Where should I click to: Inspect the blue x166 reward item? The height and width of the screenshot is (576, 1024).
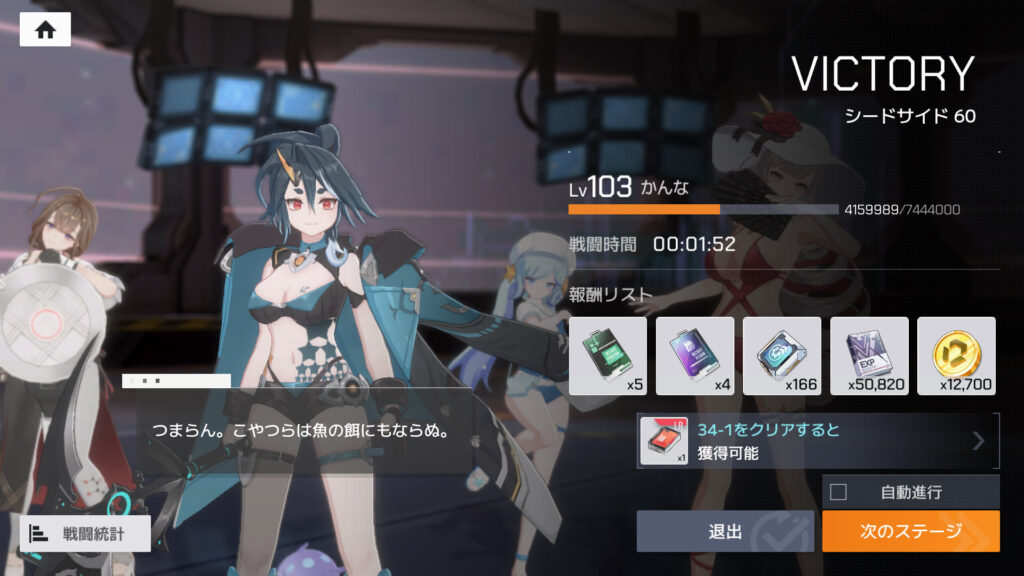(781, 355)
